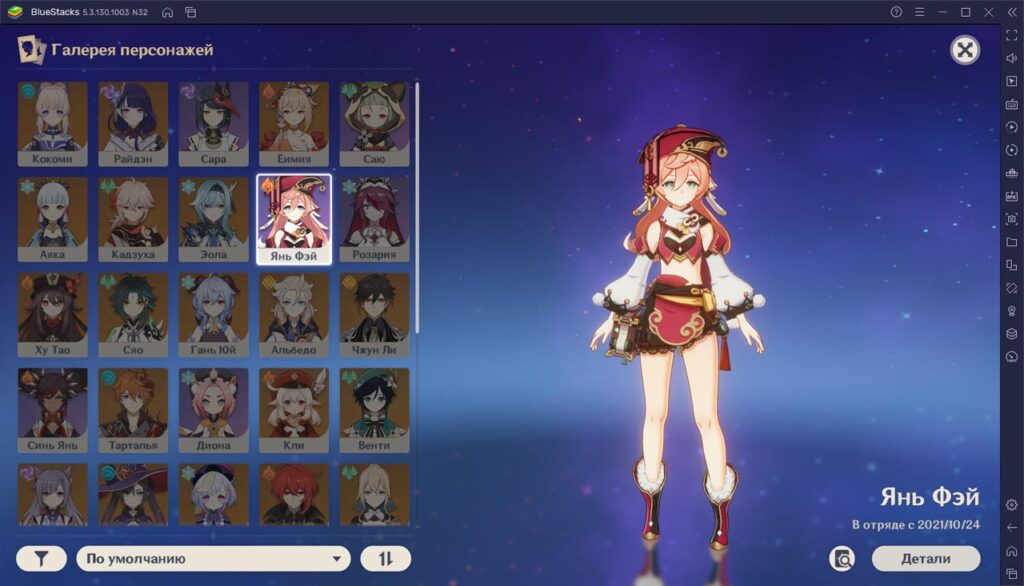This screenshot has height=586, width=1024.
Task: Pick the Еимия character card
Action: click(294, 123)
